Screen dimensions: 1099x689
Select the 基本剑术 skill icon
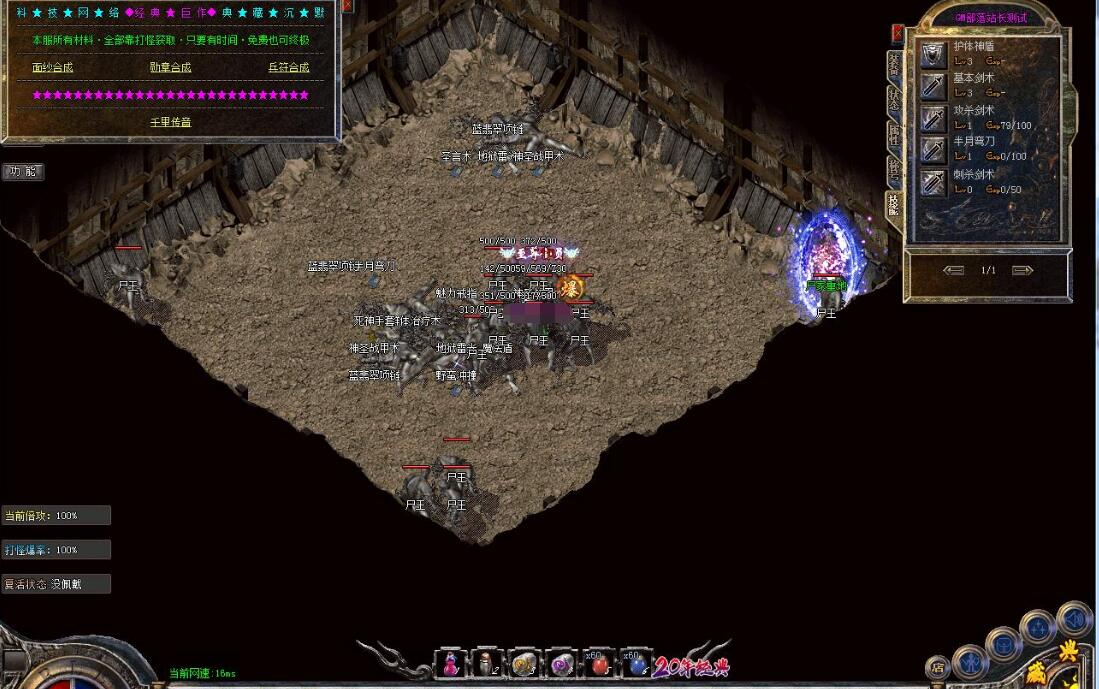934,87
